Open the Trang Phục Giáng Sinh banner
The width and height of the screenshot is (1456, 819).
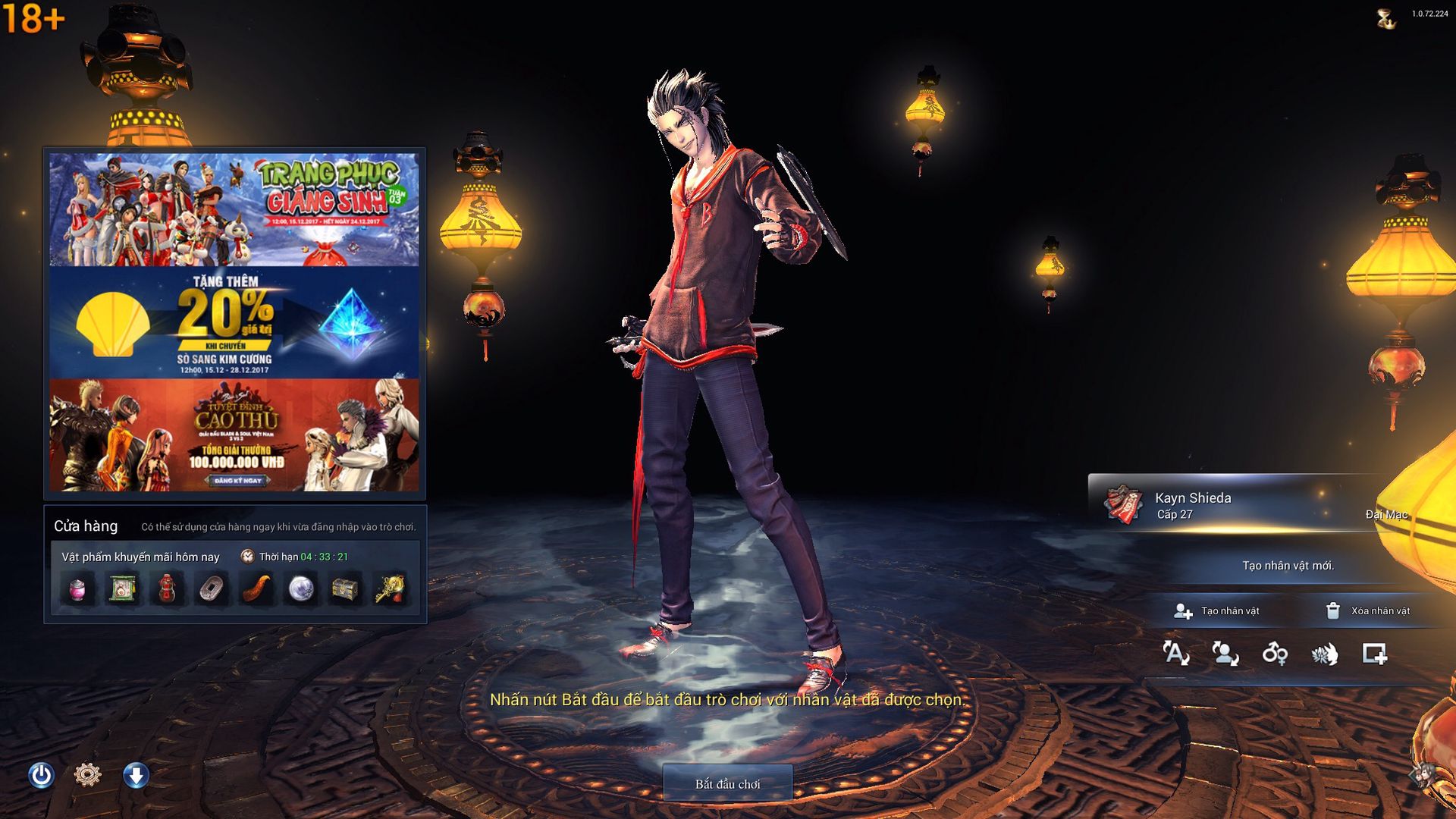(234, 210)
